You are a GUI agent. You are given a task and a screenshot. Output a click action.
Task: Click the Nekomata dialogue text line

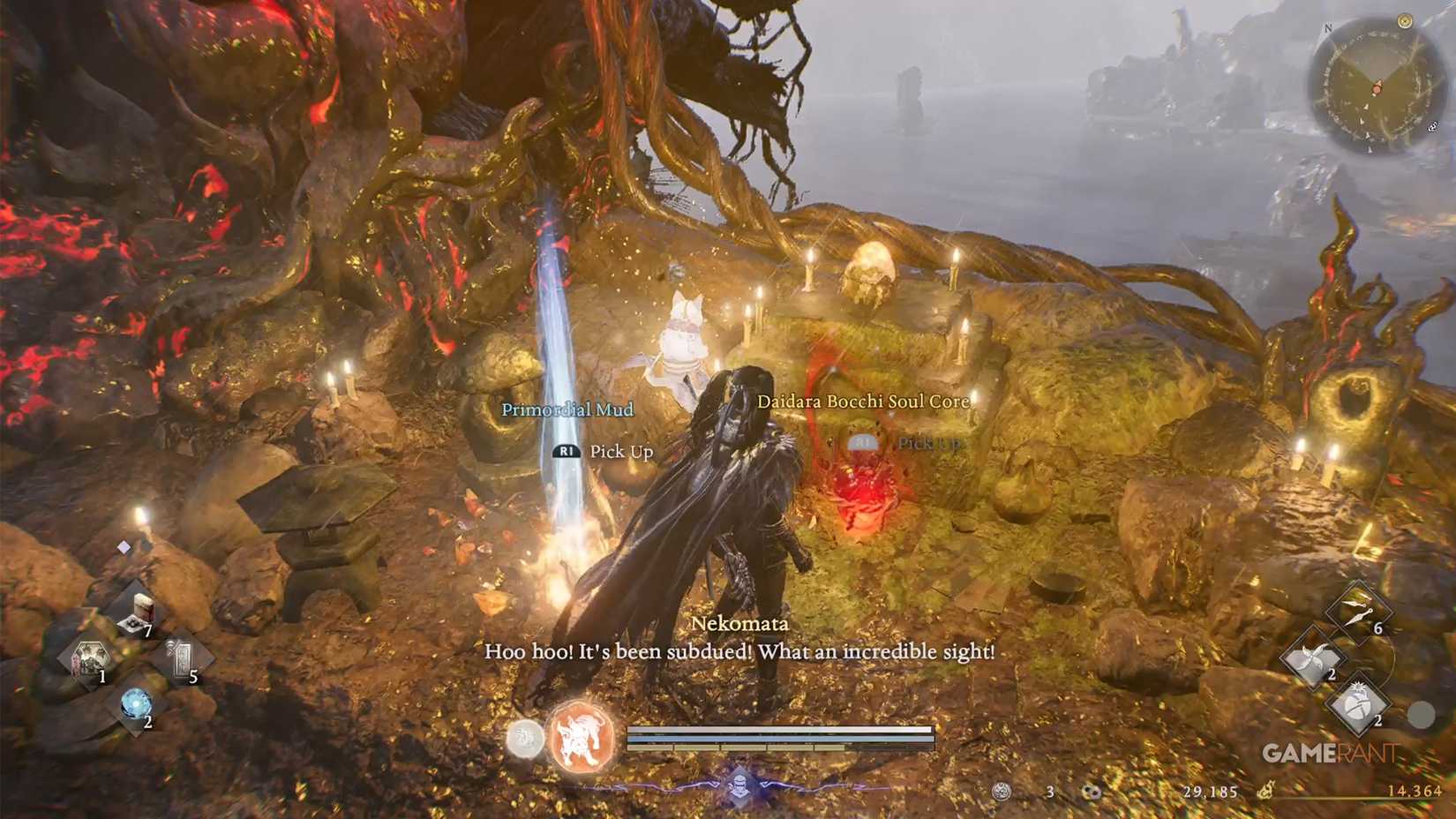739,652
